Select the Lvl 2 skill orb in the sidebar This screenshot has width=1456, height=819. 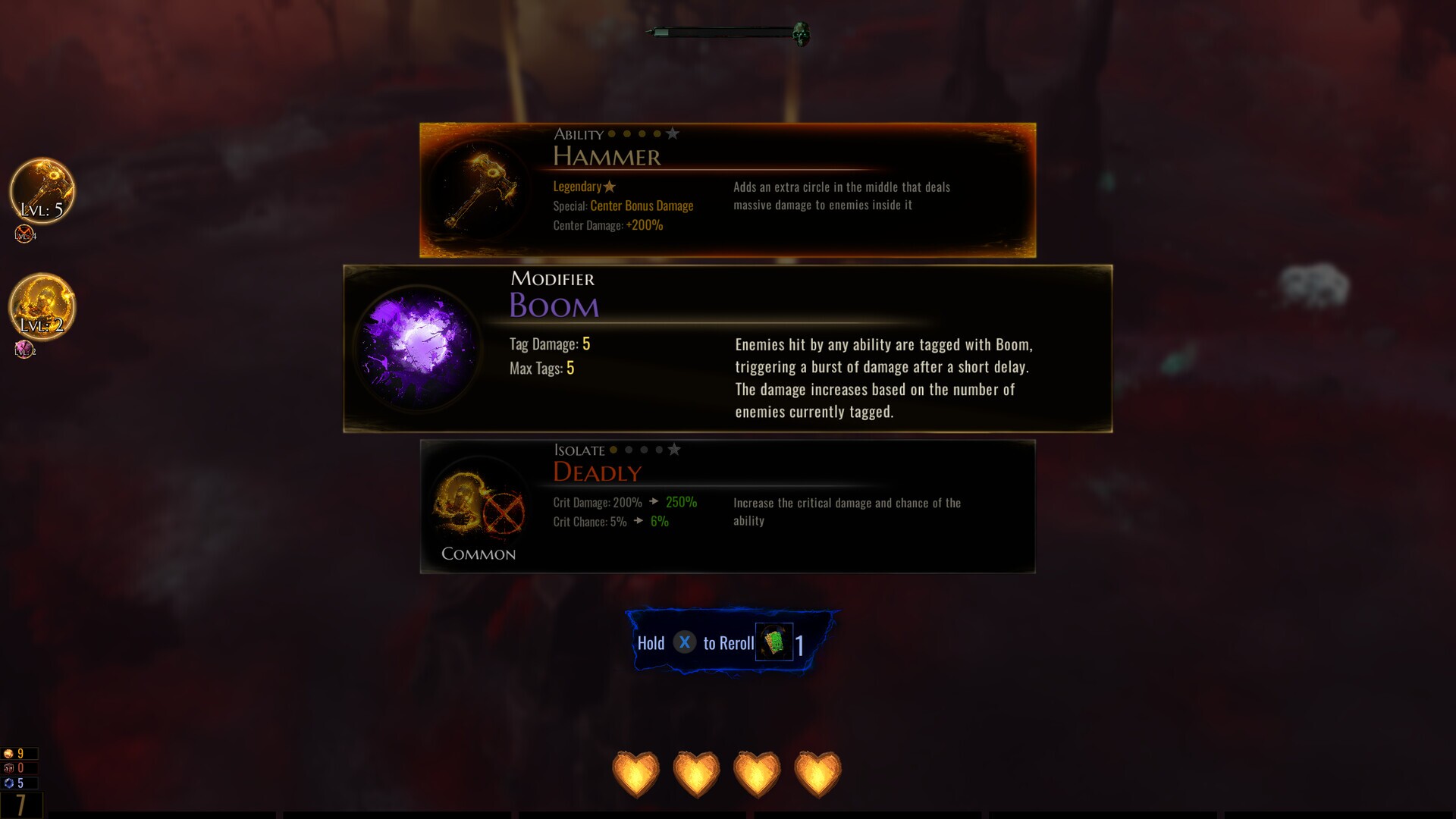point(42,307)
